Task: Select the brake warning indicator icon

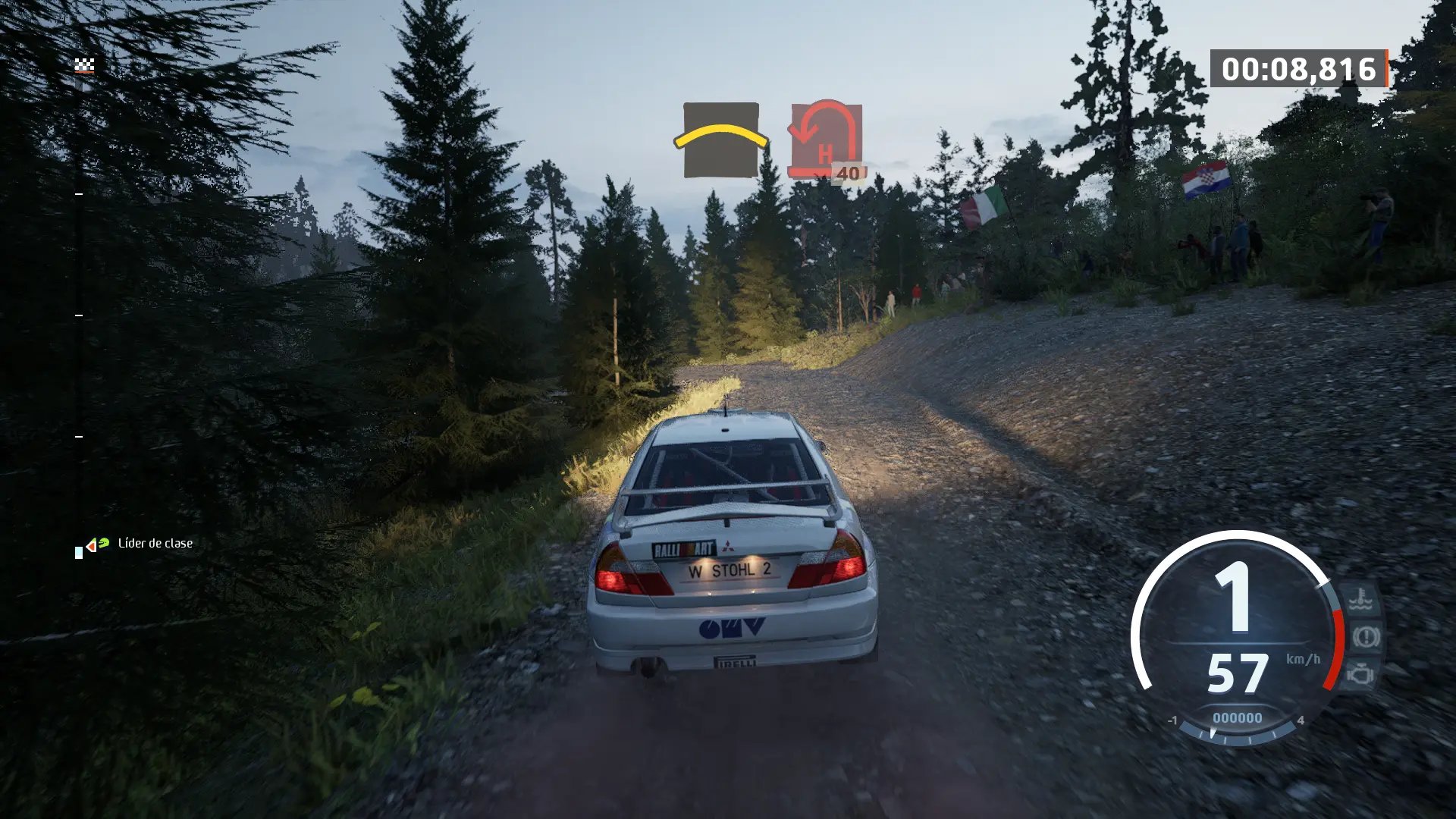Action: pos(1365,637)
